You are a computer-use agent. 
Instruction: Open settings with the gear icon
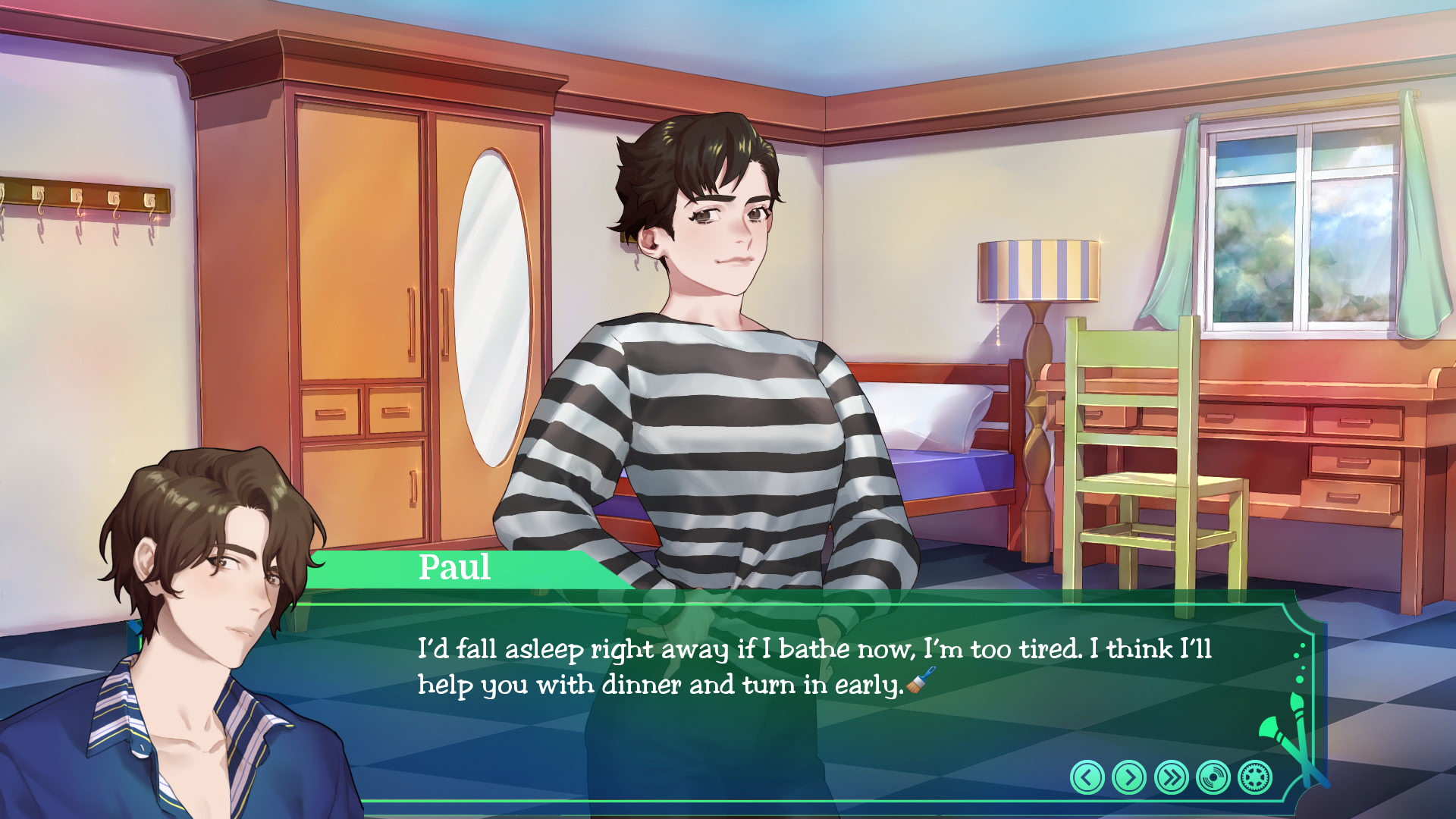1254,777
